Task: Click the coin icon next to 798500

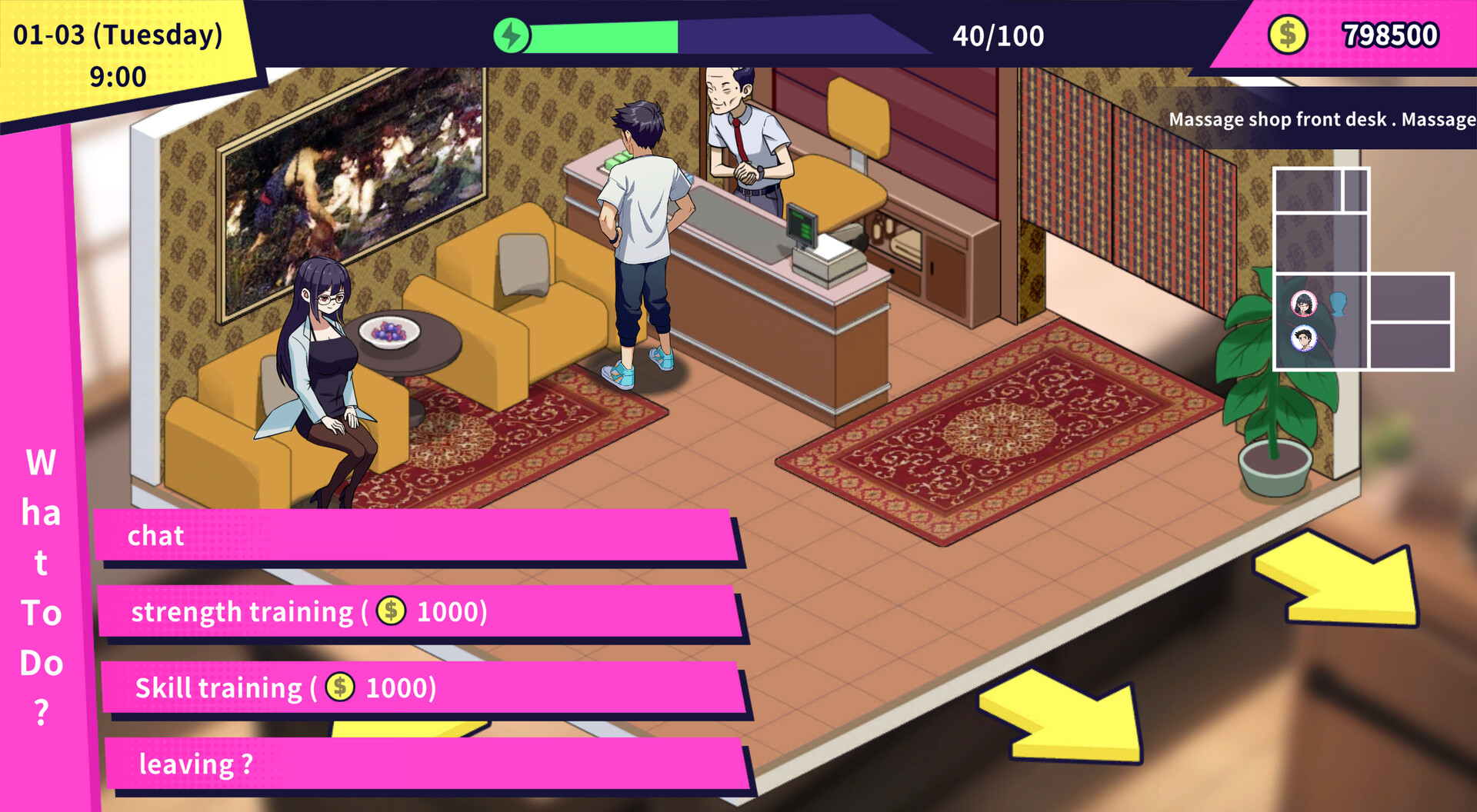Action: (x=1288, y=34)
